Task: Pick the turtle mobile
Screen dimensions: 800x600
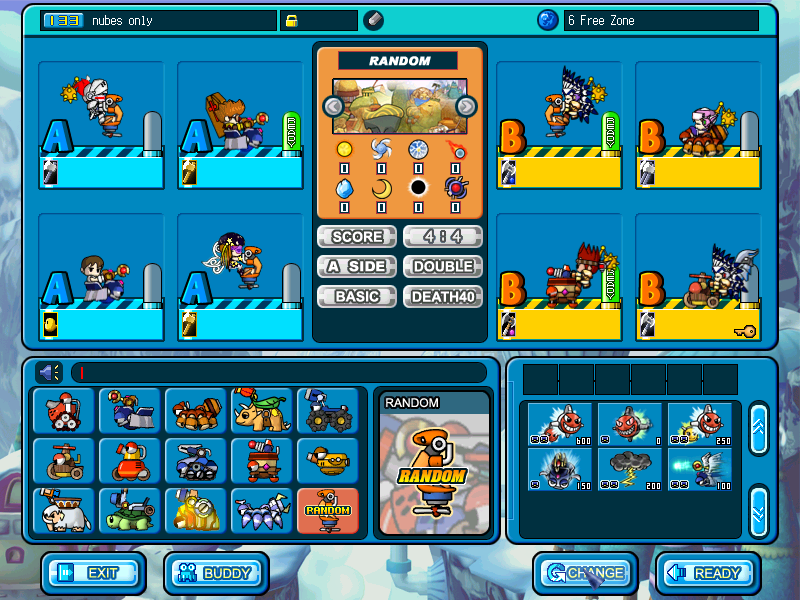Action: click(x=130, y=511)
